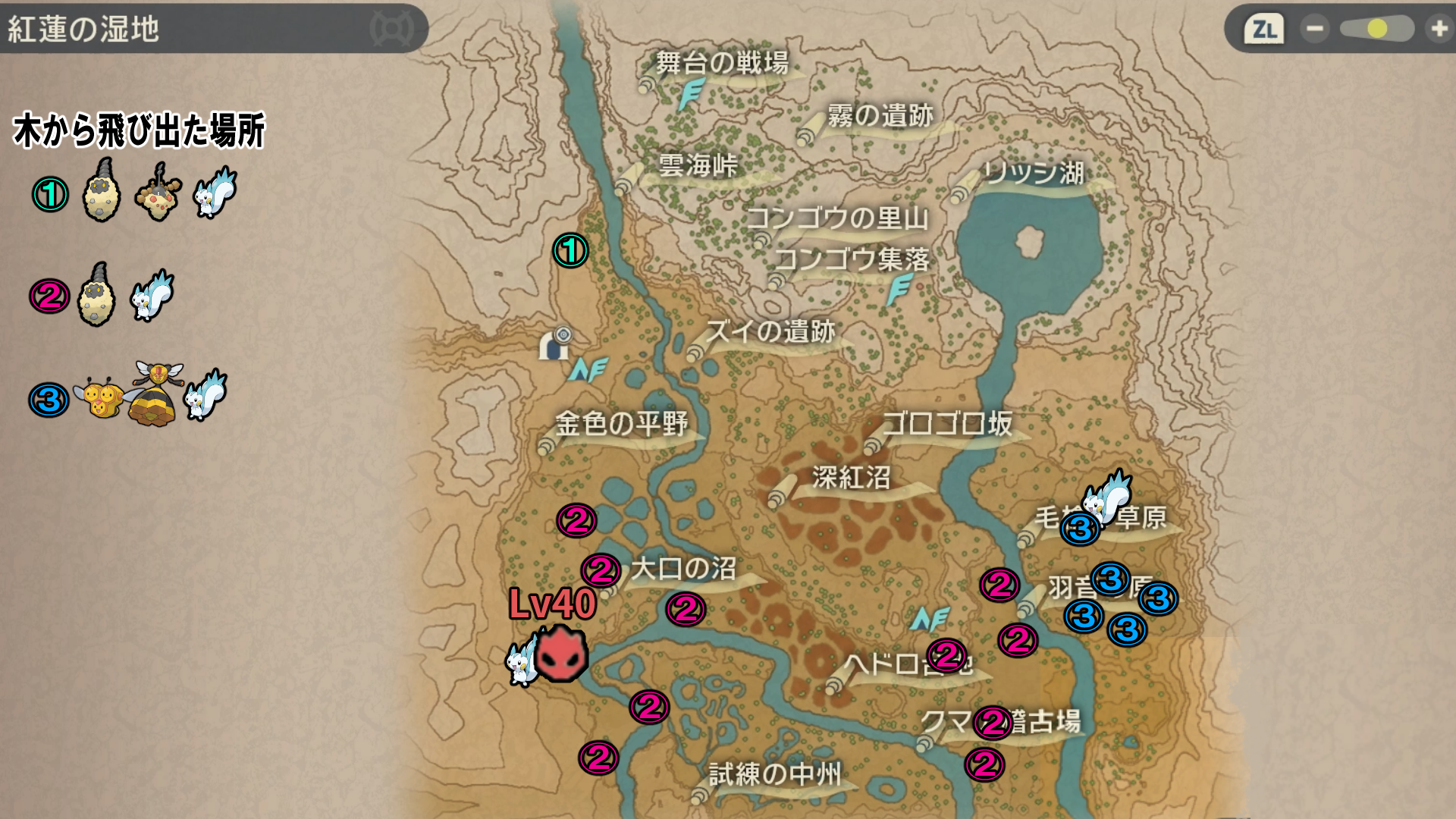Click the コンゴウの里山 map label
Viewport: 1456px width, 819px height.
[x=838, y=218]
